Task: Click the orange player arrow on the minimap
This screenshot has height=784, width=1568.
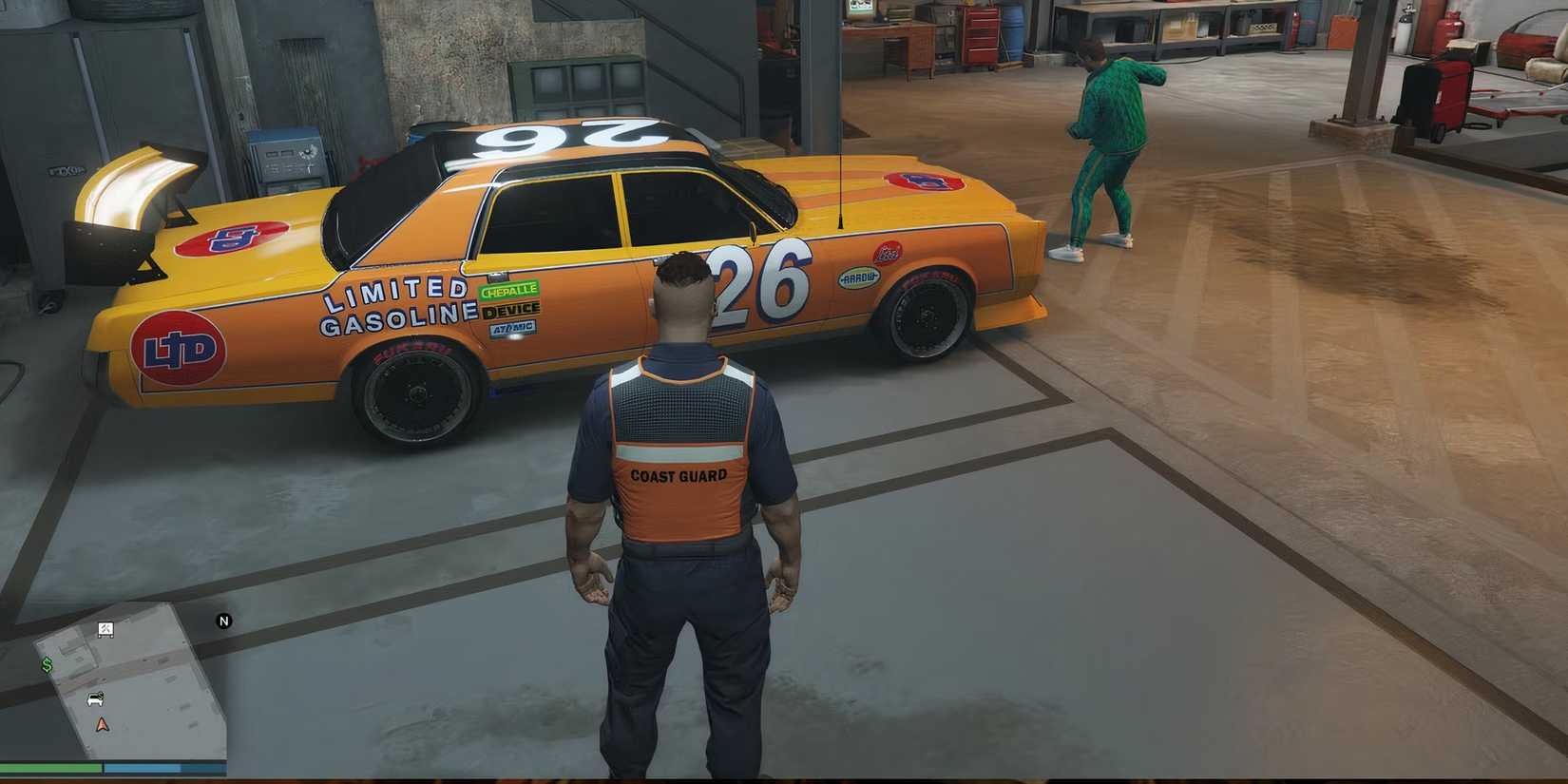Action: [102, 724]
